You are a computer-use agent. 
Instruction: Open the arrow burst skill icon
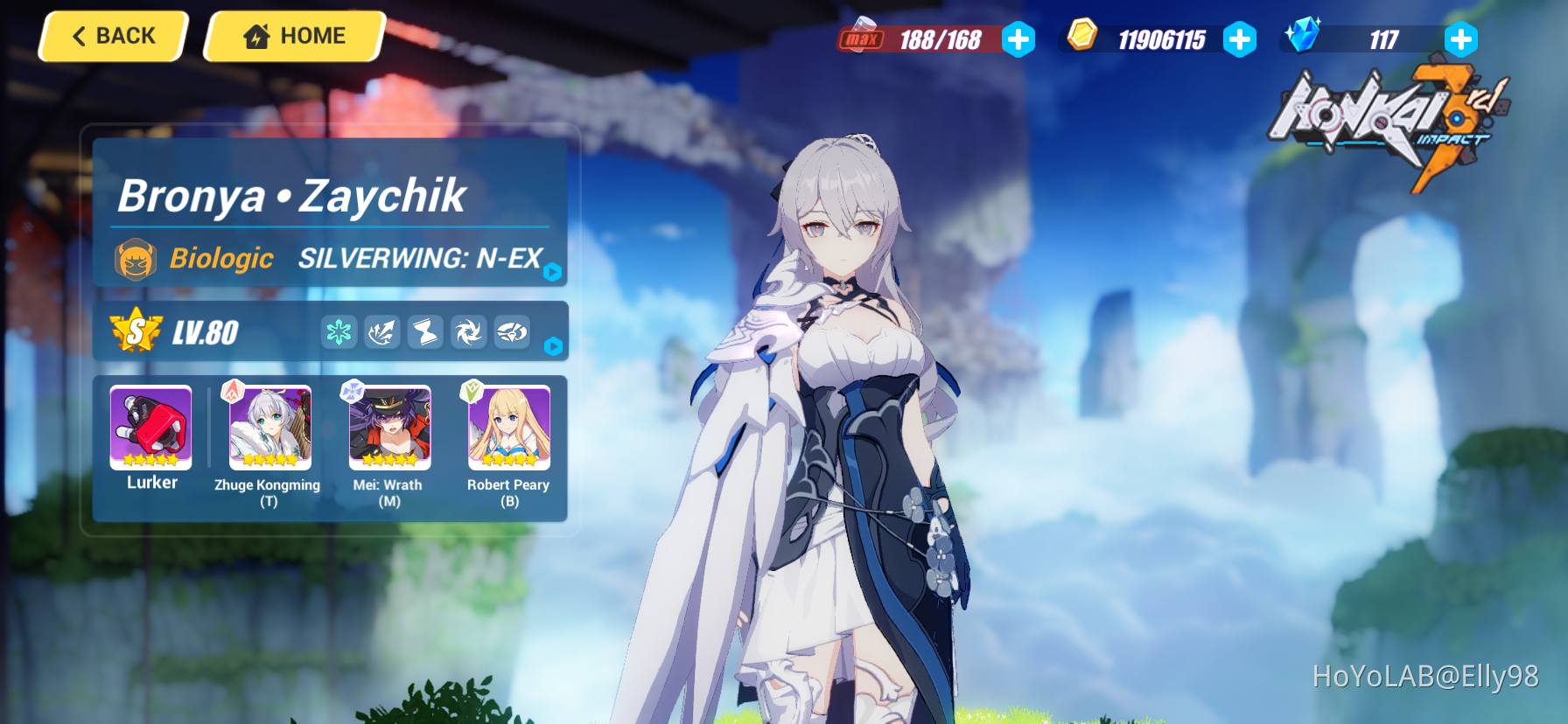pos(382,332)
